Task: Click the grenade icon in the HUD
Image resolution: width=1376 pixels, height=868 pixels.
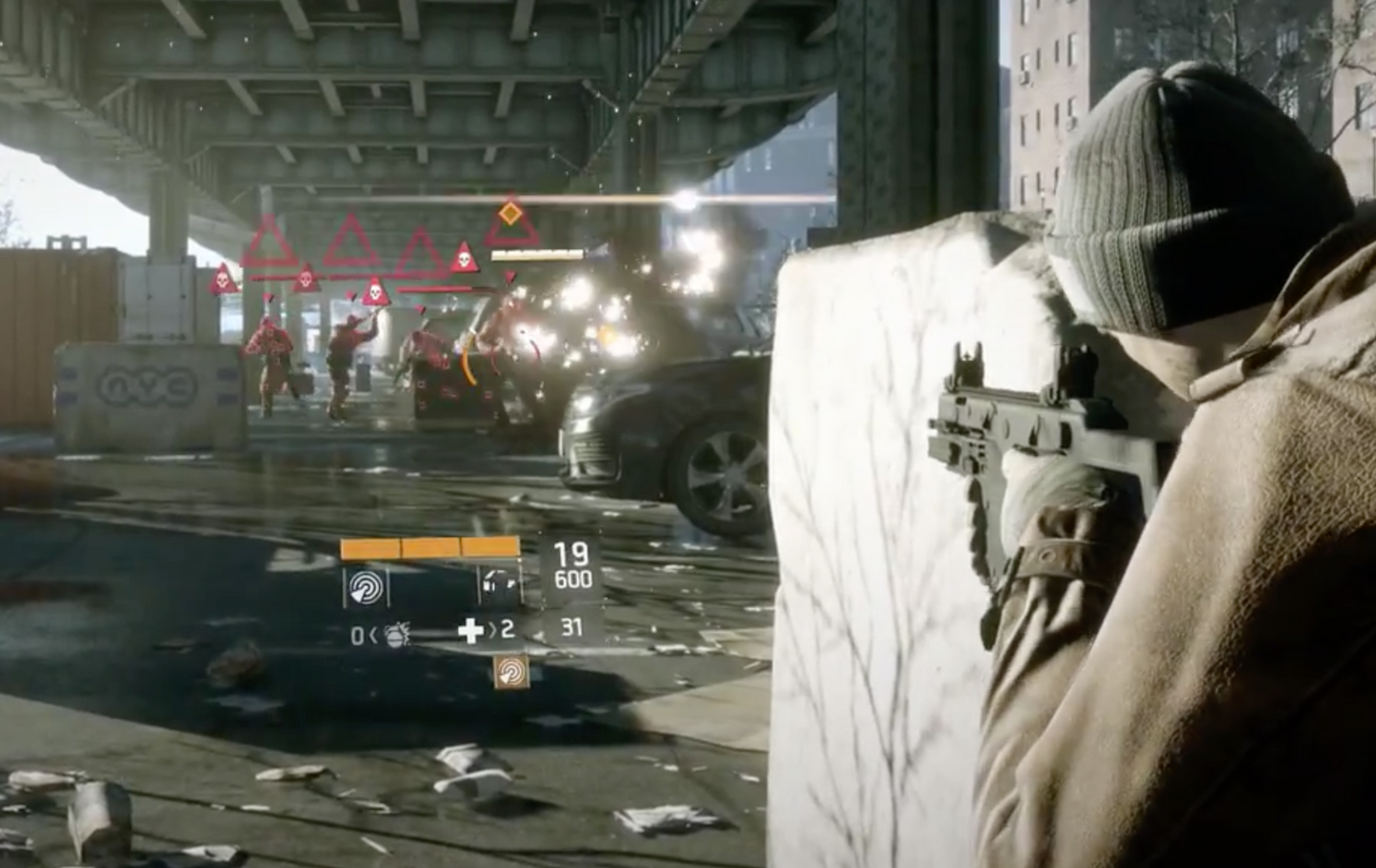Action: (395, 634)
